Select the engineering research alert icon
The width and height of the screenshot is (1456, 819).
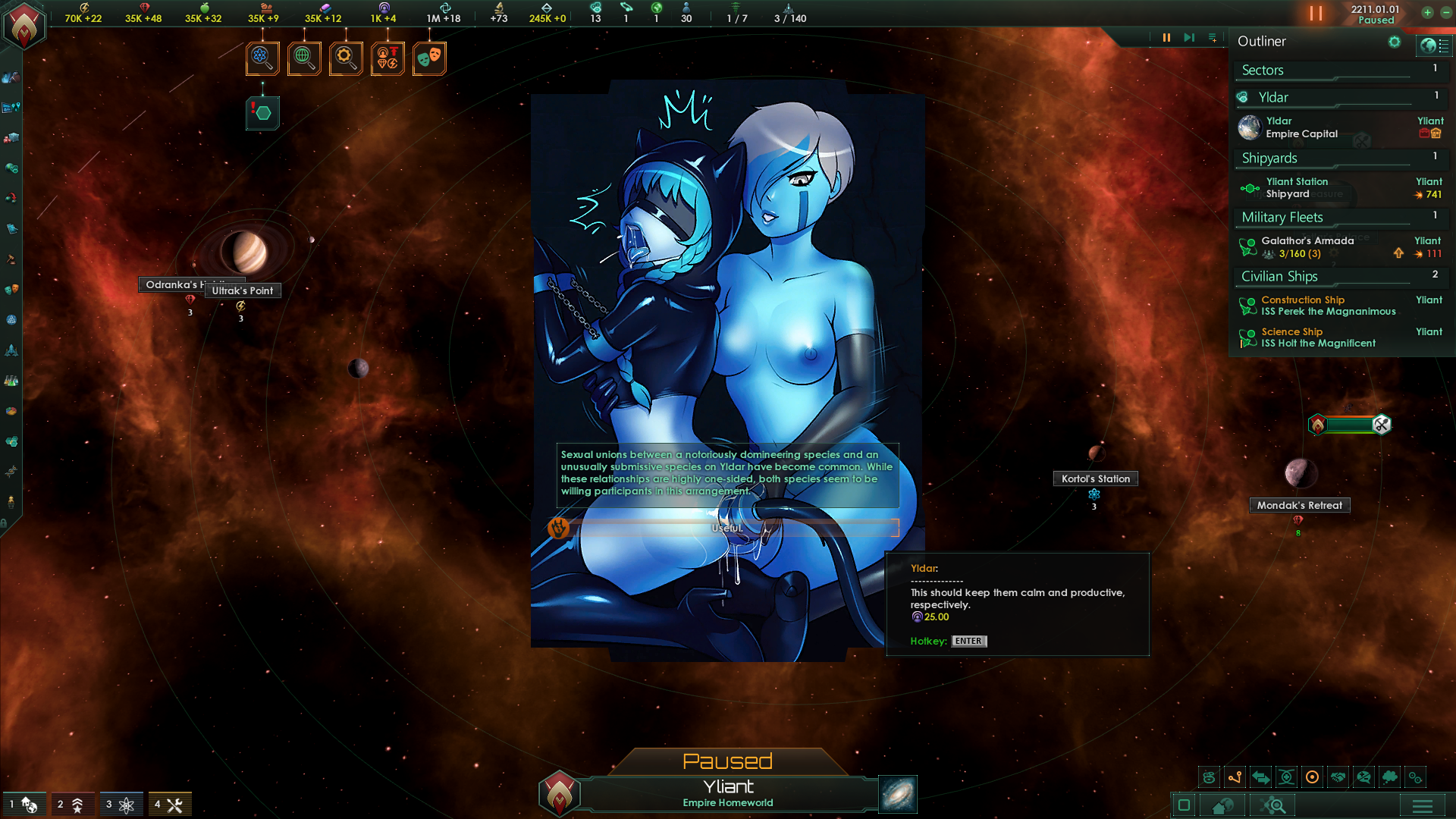coord(346,58)
